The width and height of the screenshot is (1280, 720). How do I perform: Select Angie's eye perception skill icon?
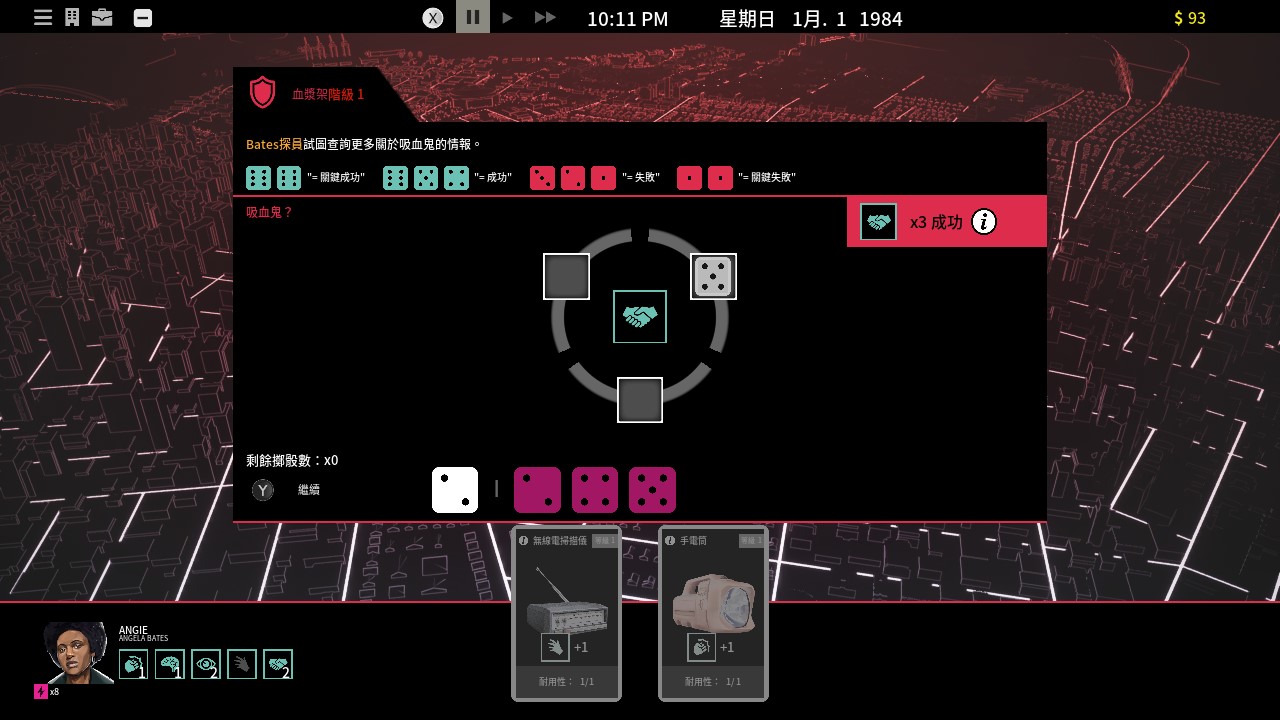pos(206,665)
